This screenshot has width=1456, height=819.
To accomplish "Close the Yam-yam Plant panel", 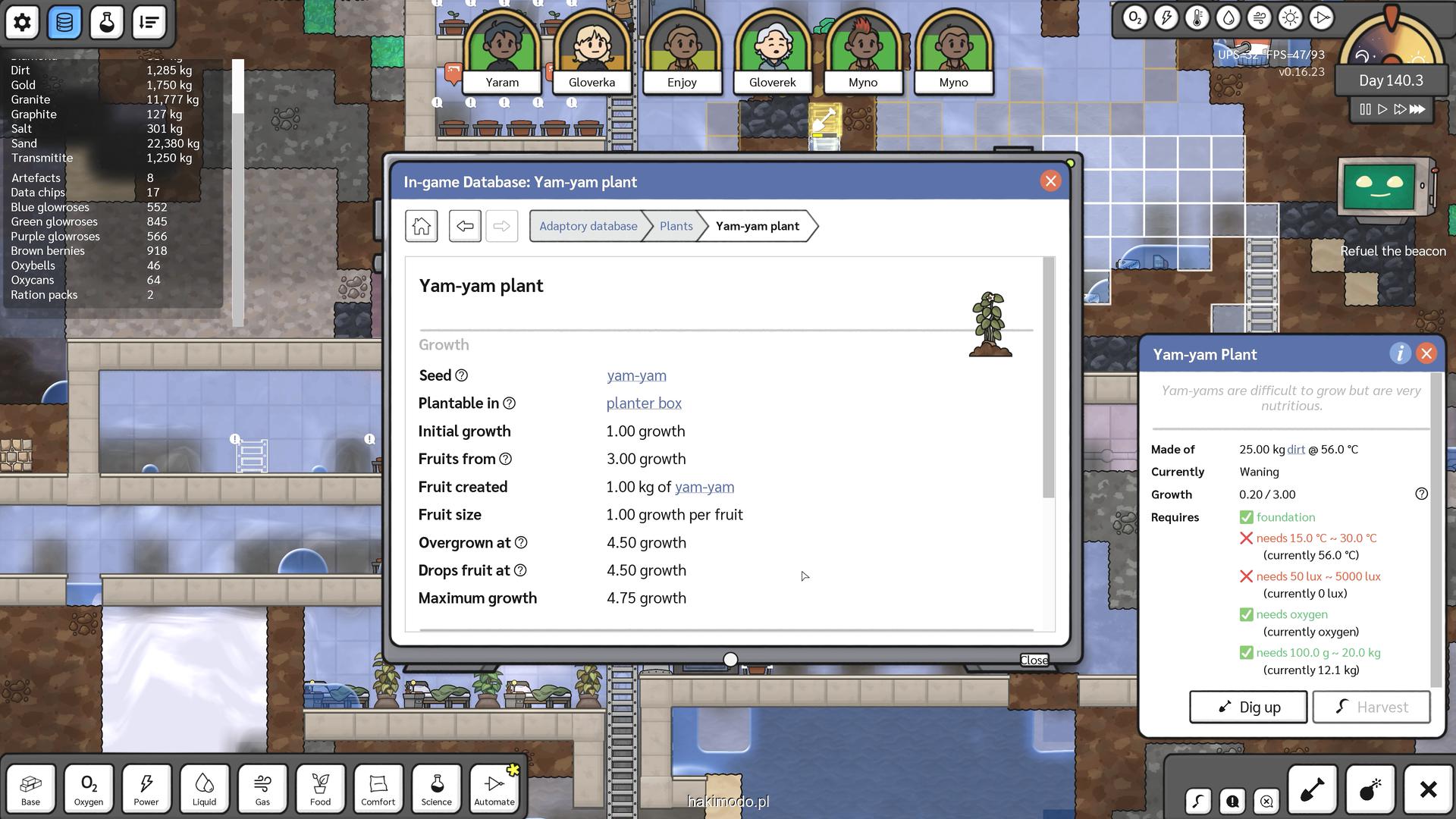I will click(x=1426, y=354).
